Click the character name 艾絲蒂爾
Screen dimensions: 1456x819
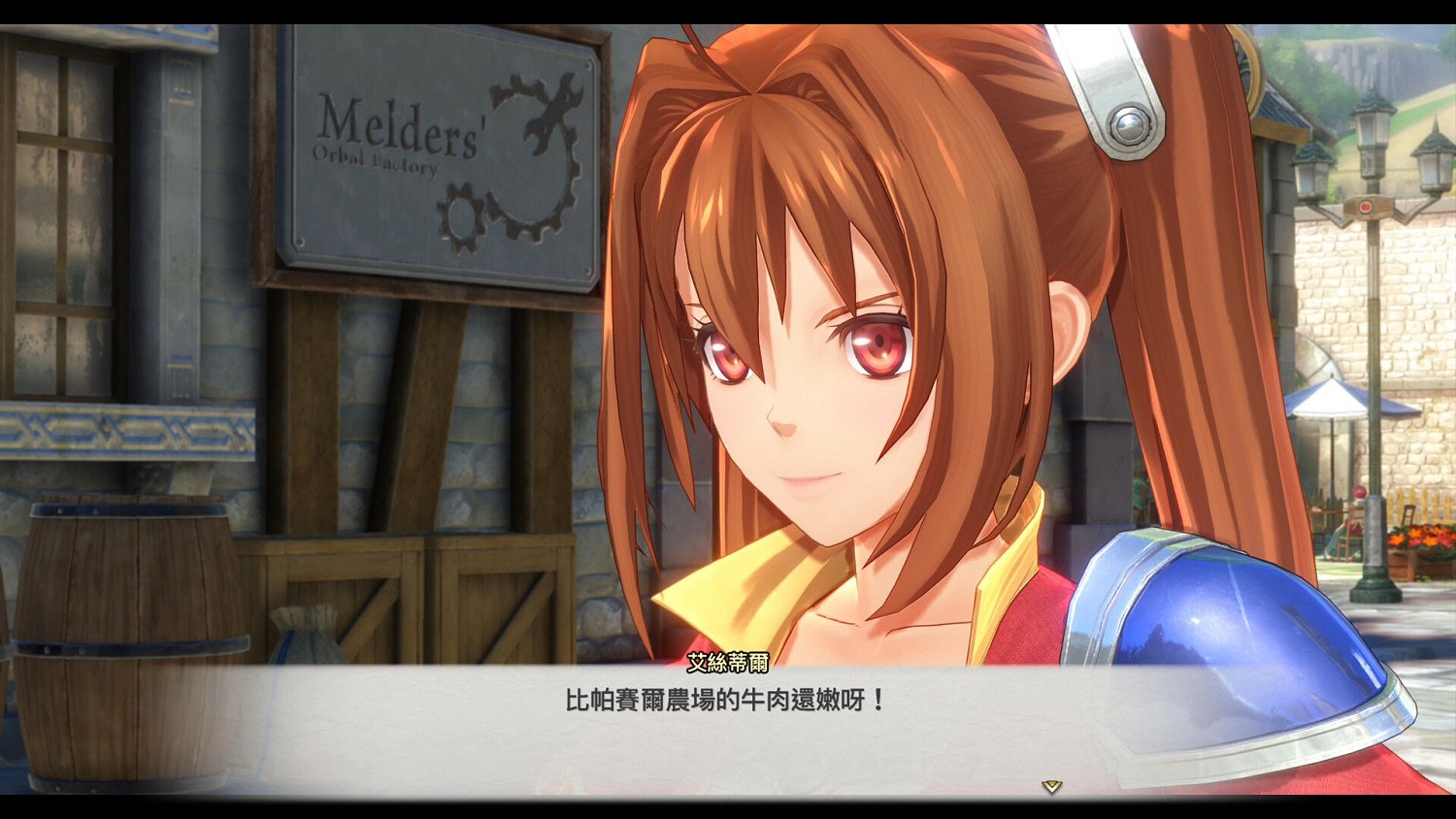click(x=726, y=660)
